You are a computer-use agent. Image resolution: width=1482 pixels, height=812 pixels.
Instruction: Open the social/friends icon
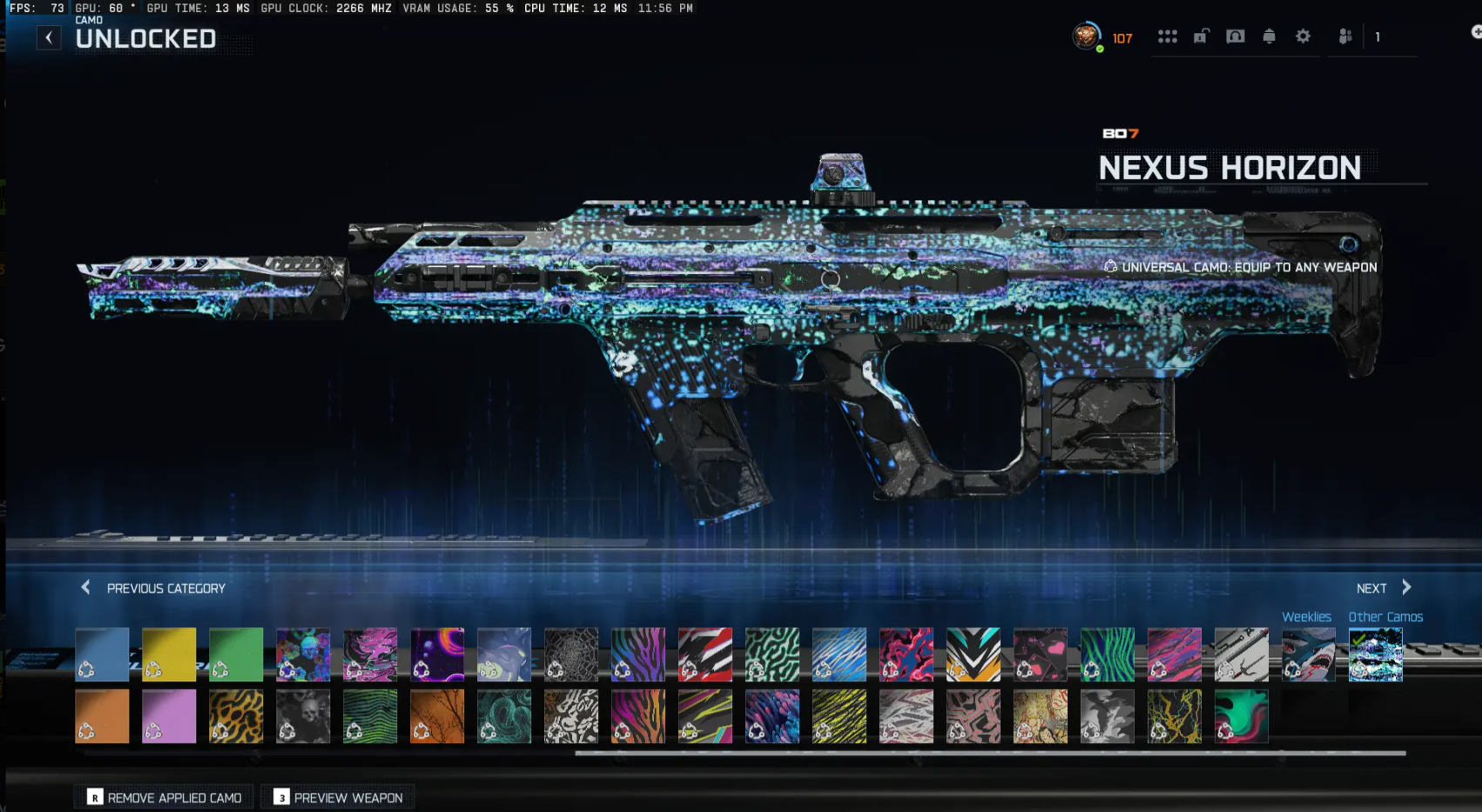point(1344,37)
